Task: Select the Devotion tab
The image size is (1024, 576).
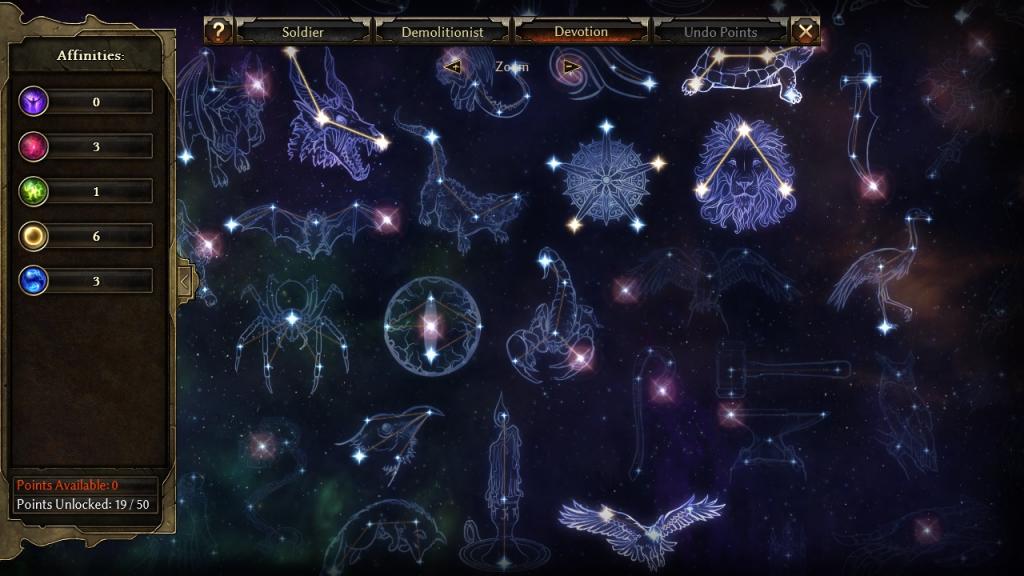Action: pos(581,32)
